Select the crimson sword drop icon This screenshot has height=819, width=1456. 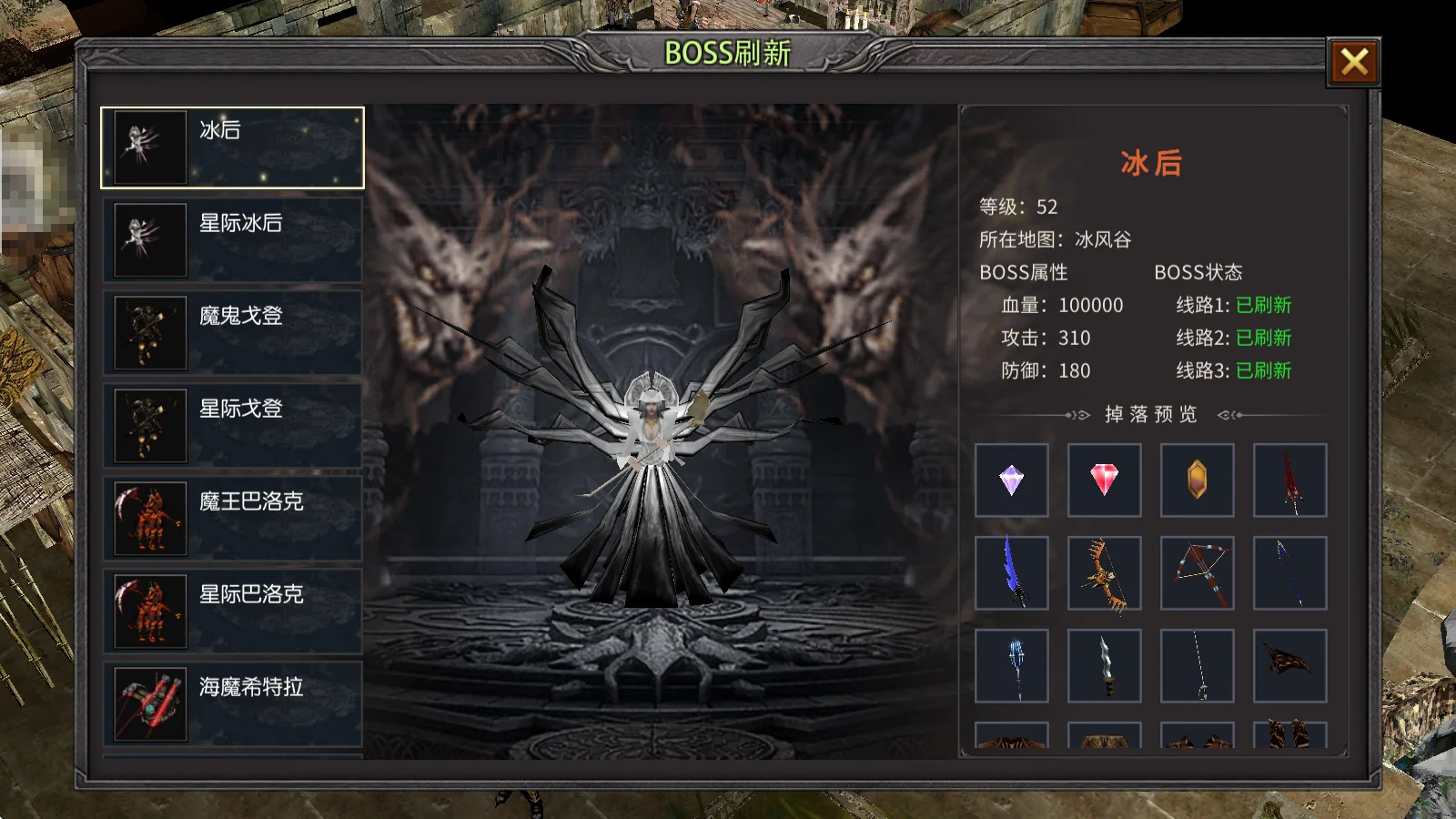tap(1289, 480)
